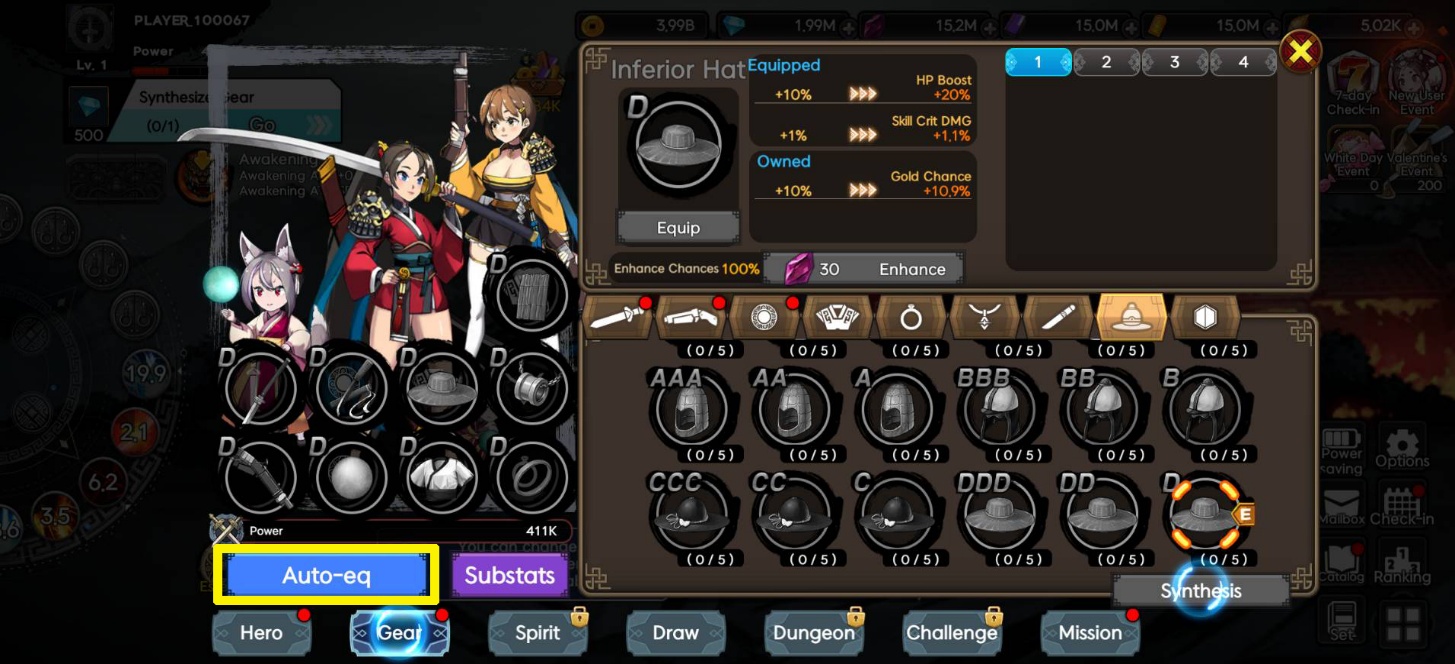The width and height of the screenshot is (1455, 664).
Task: Go to the Draw menu
Action: (675, 633)
